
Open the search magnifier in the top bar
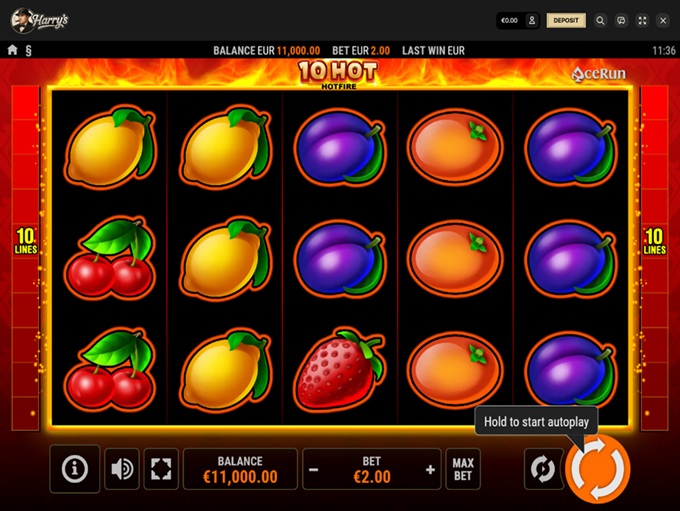click(x=600, y=20)
